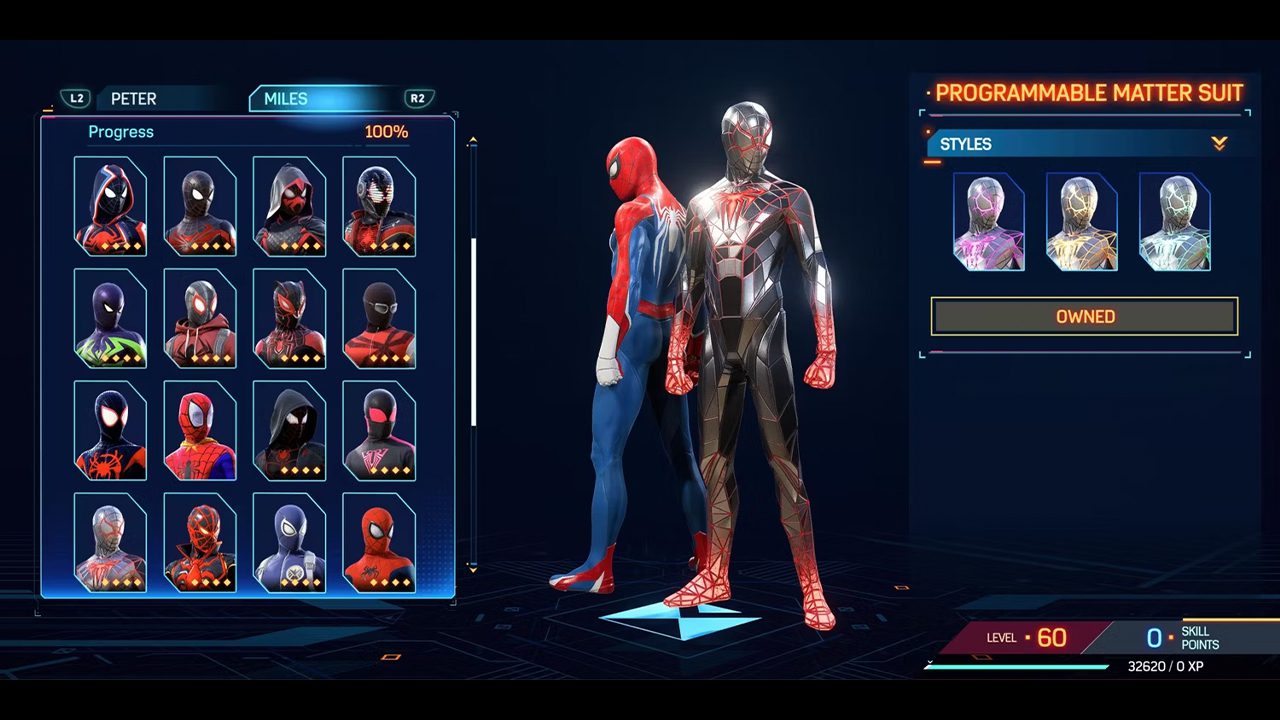Select the silver Programmable Matter suit tile
Image resolution: width=1280 pixels, height=720 pixels.
(110, 542)
